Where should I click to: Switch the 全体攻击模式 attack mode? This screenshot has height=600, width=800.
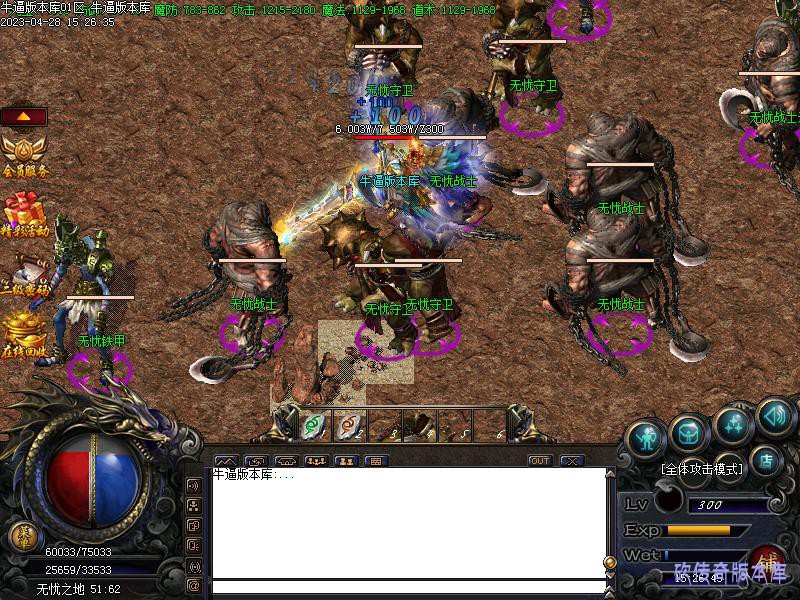[701, 468]
